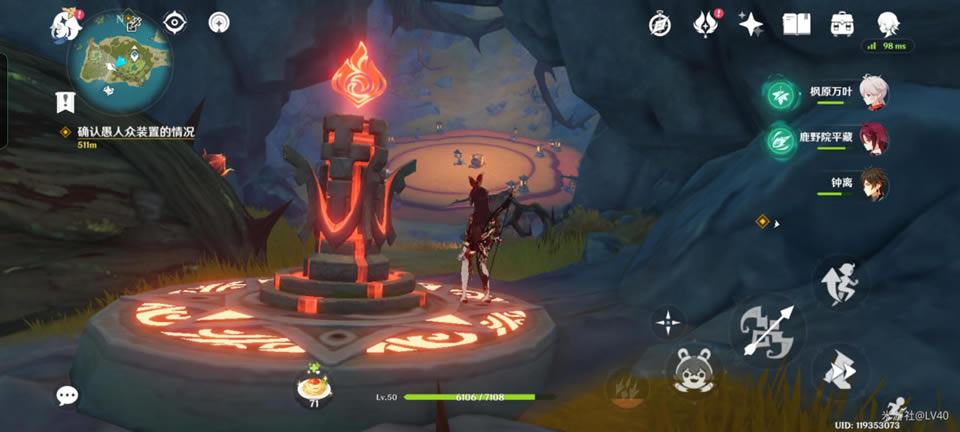960x432 pixels.
Task: Activate elemental sight eye icon
Action: [175, 23]
